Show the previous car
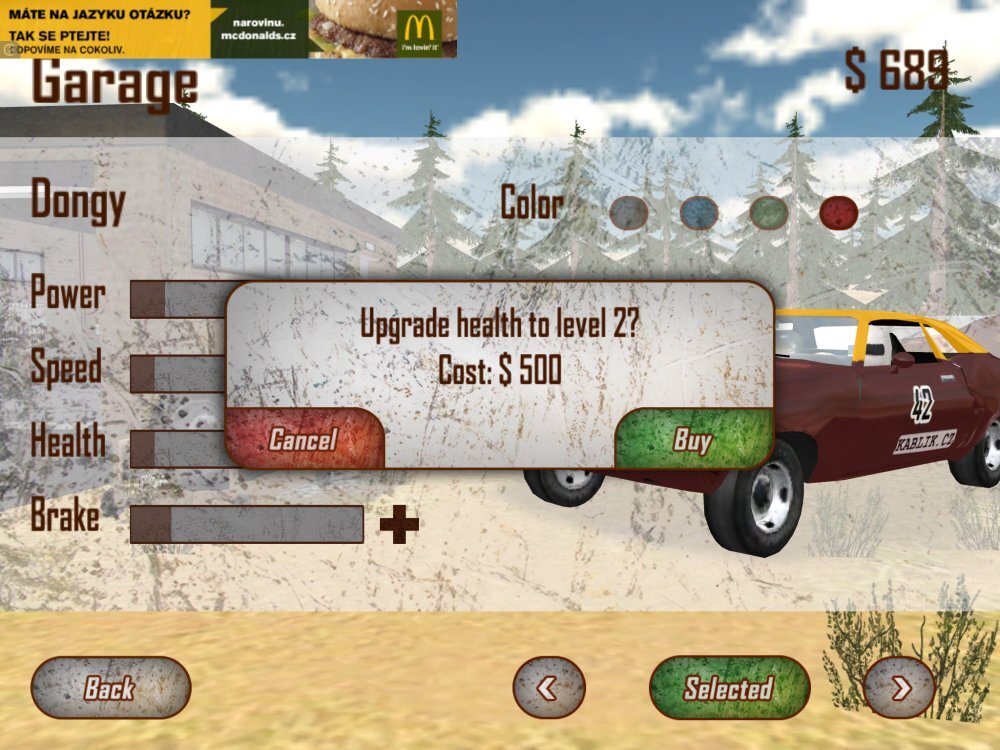 [x=548, y=687]
